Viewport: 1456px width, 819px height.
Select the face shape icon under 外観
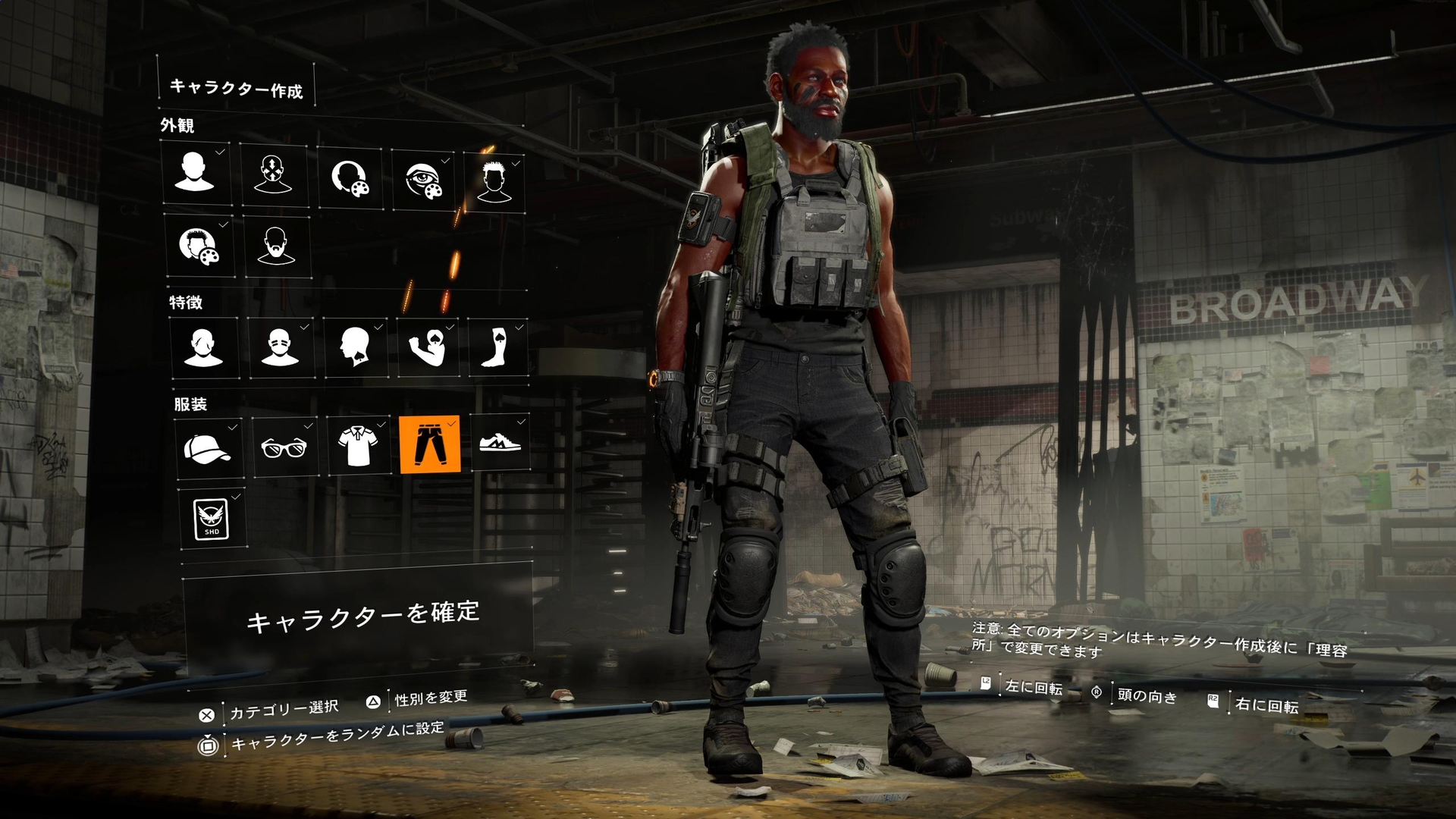197,176
